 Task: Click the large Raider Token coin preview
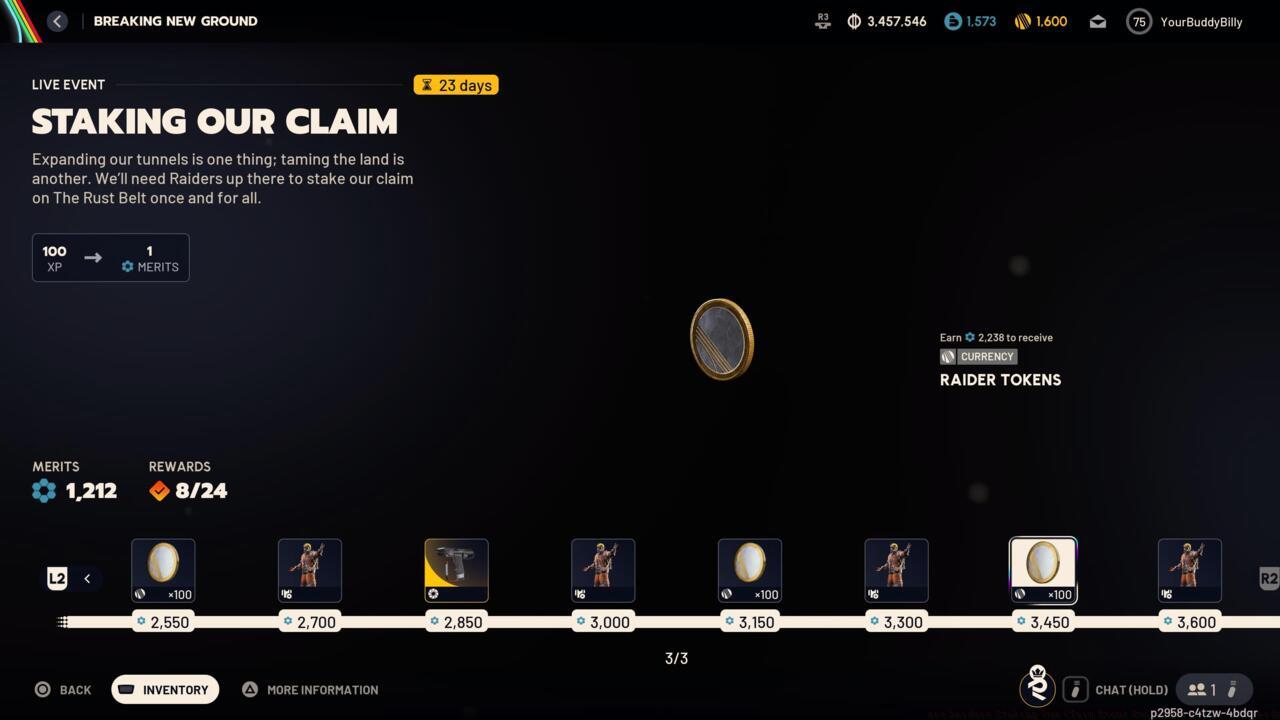722,339
